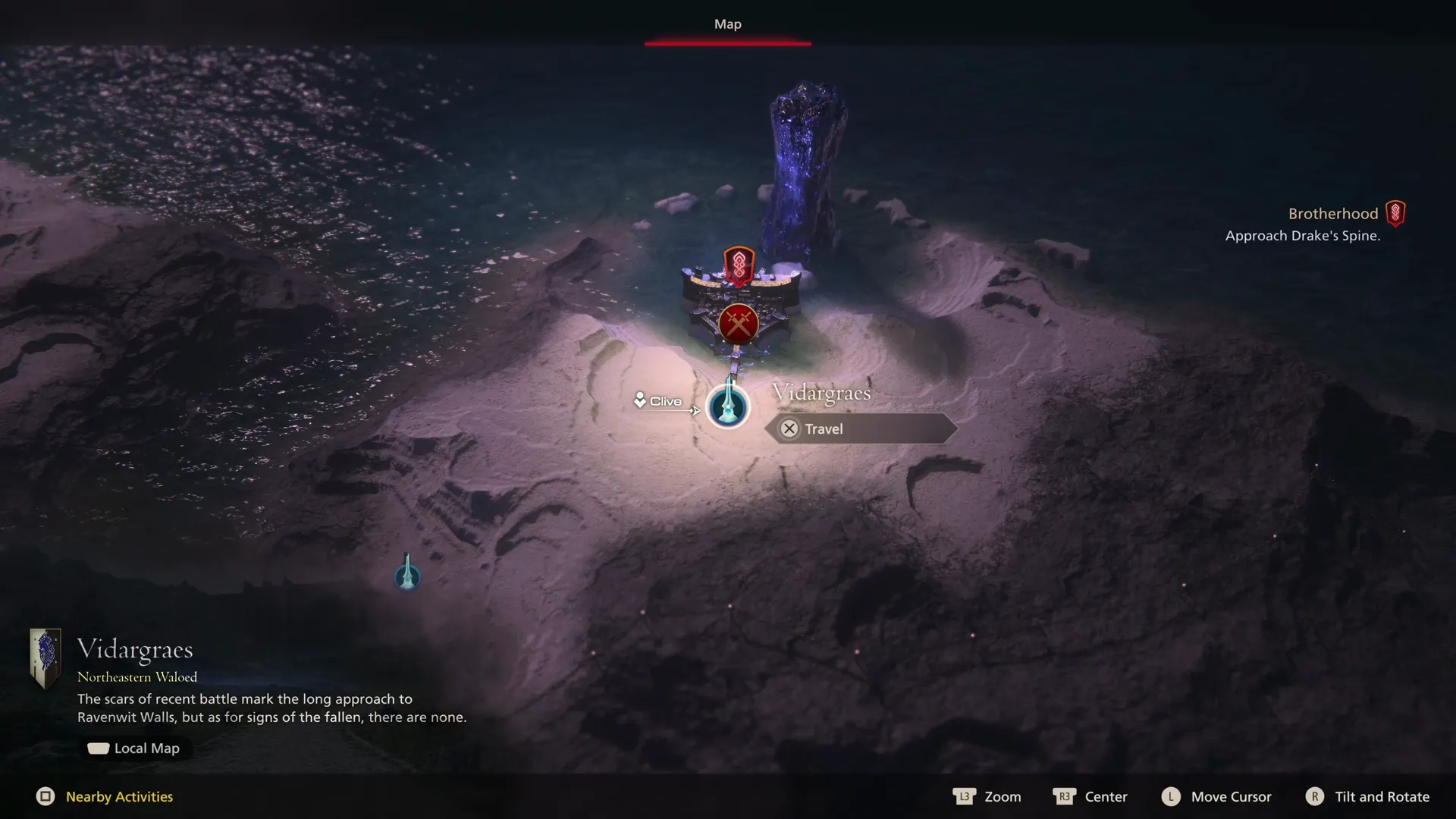
Task: Toggle the Local Map view
Action: tap(135, 748)
